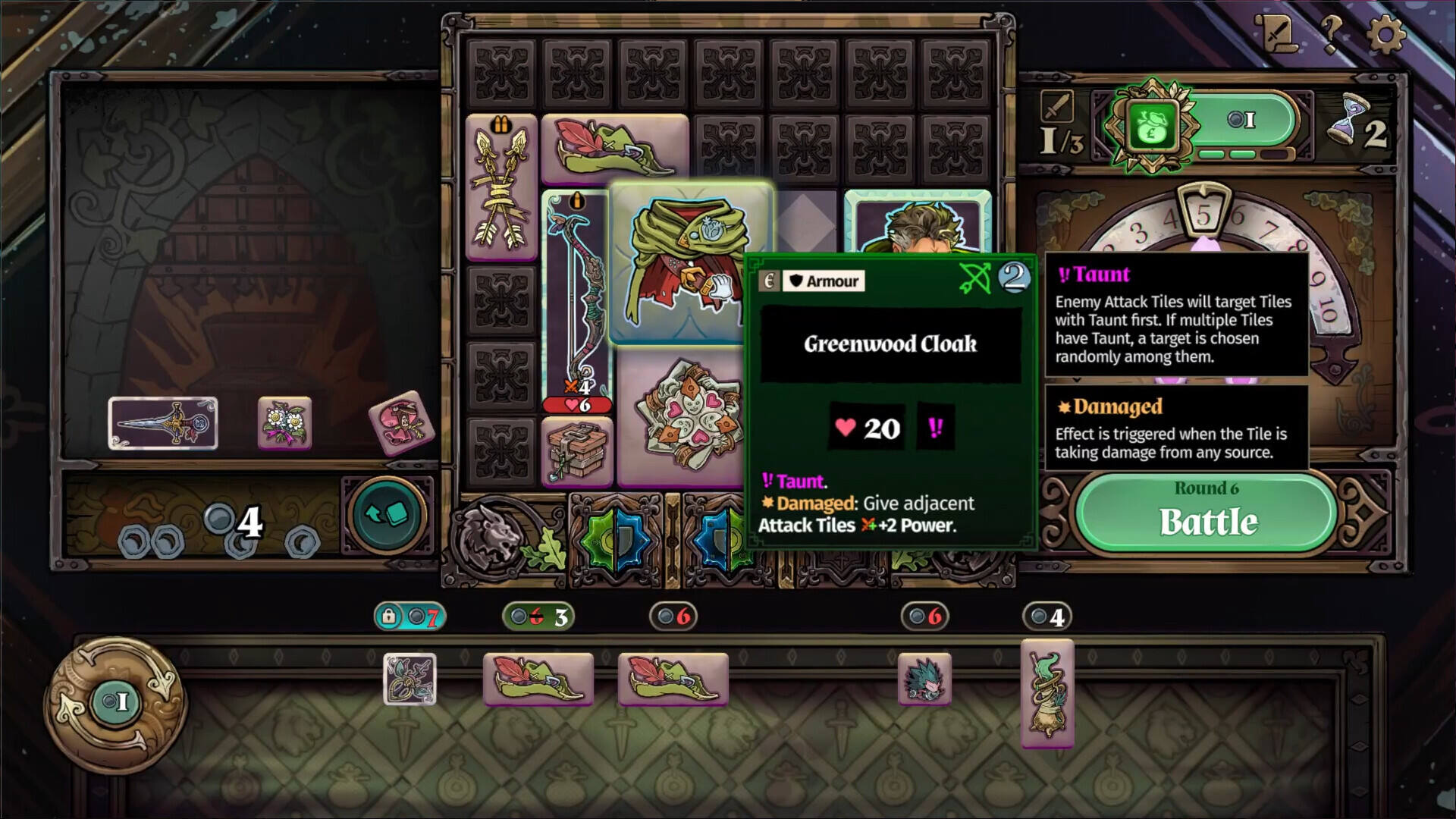Select the feathered green hat on board
Screen dimensions: 1456x819
tap(614, 149)
